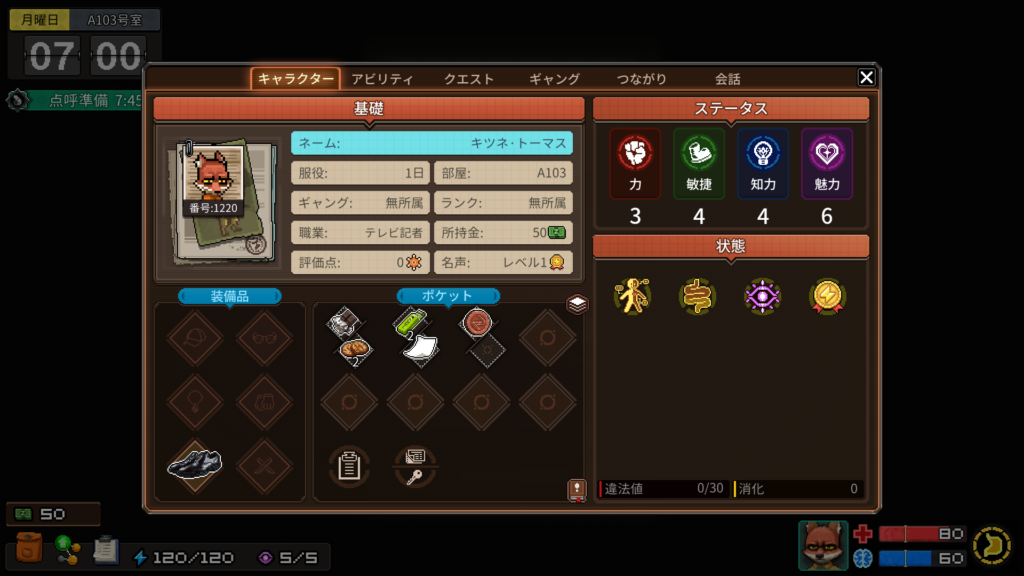
Task: Open the クエスト tab
Action: [469, 79]
